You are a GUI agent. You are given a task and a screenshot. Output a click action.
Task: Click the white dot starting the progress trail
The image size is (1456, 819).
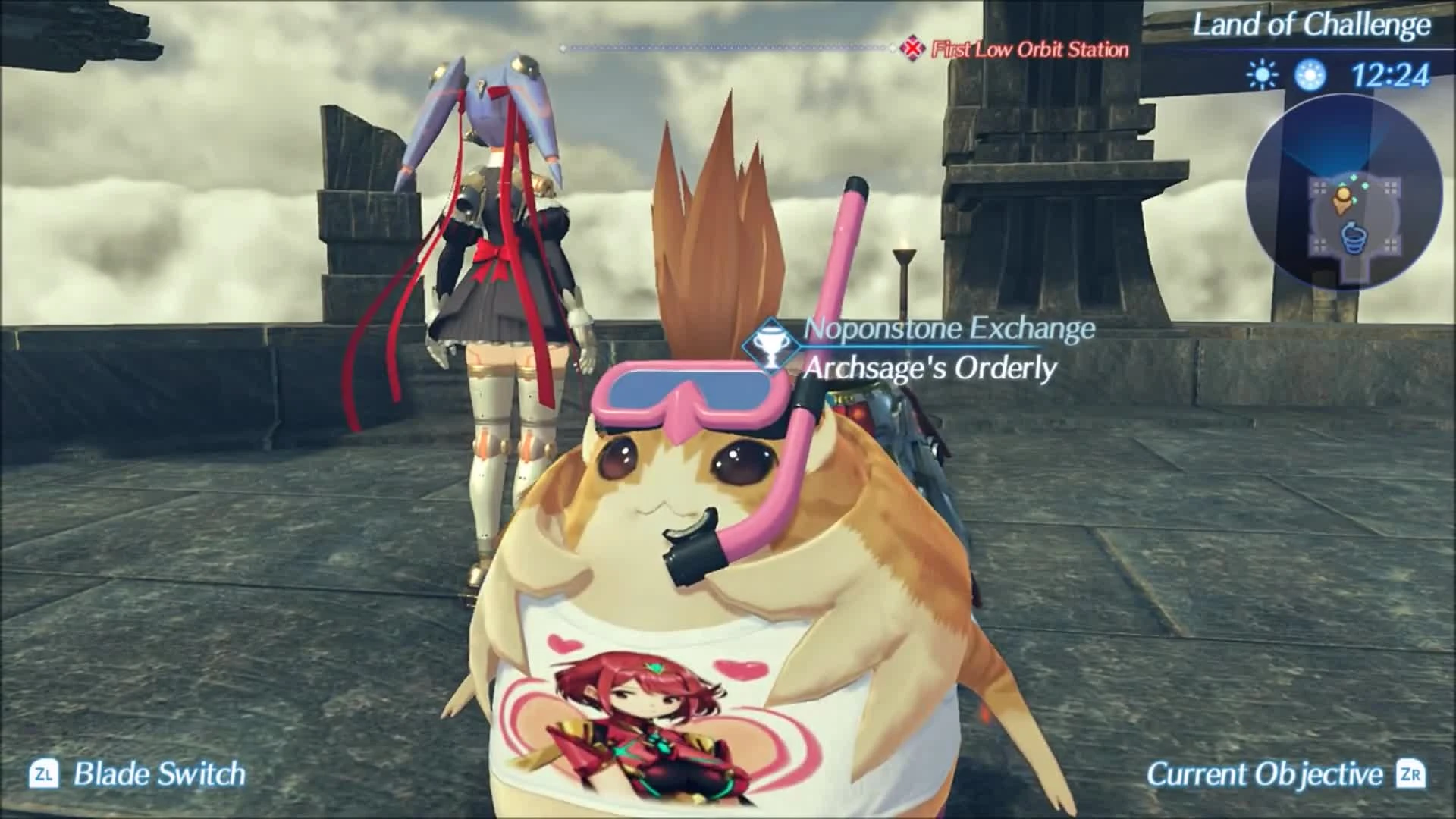click(562, 49)
